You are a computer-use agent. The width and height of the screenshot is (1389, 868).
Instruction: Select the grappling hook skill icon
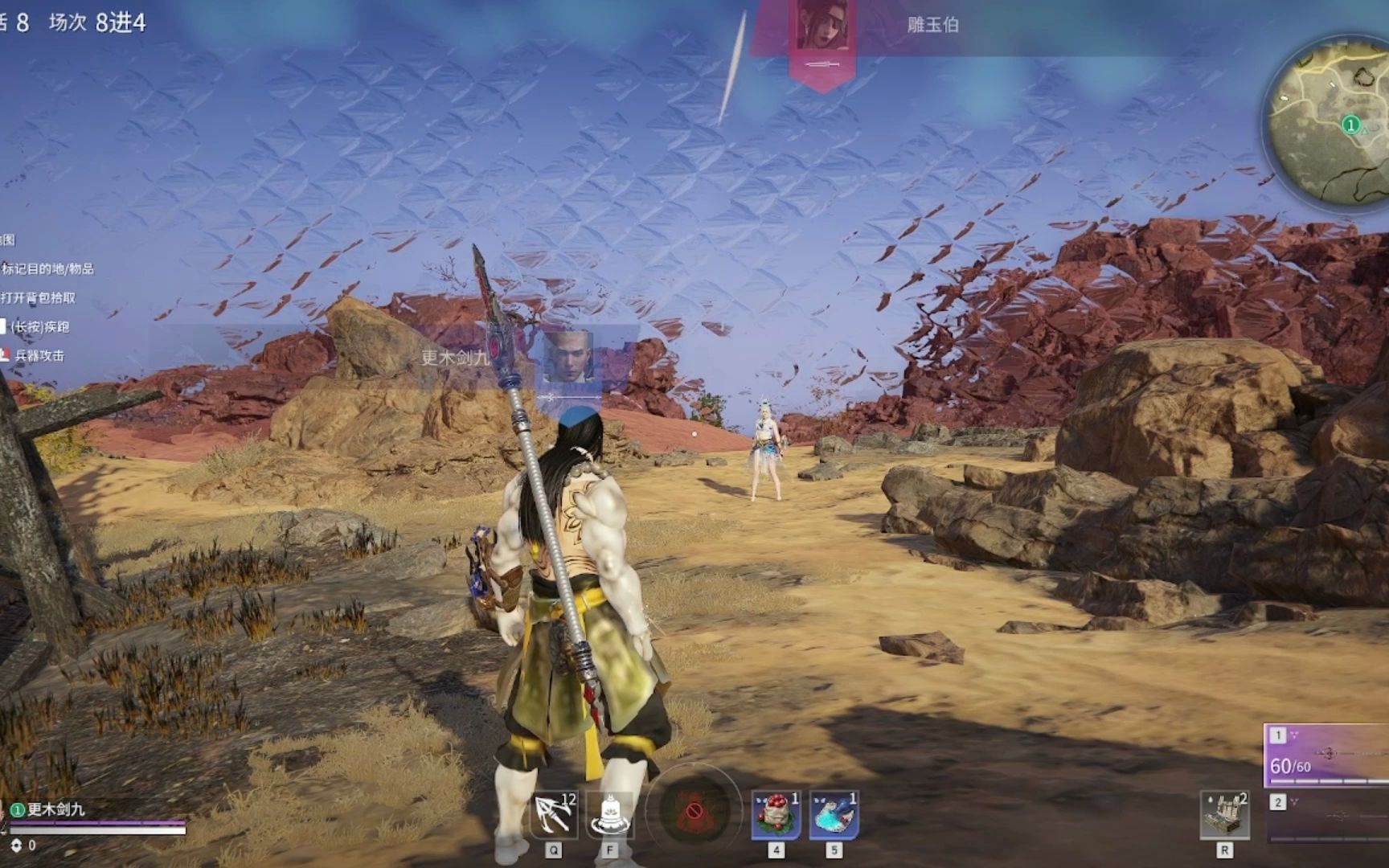(554, 814)
